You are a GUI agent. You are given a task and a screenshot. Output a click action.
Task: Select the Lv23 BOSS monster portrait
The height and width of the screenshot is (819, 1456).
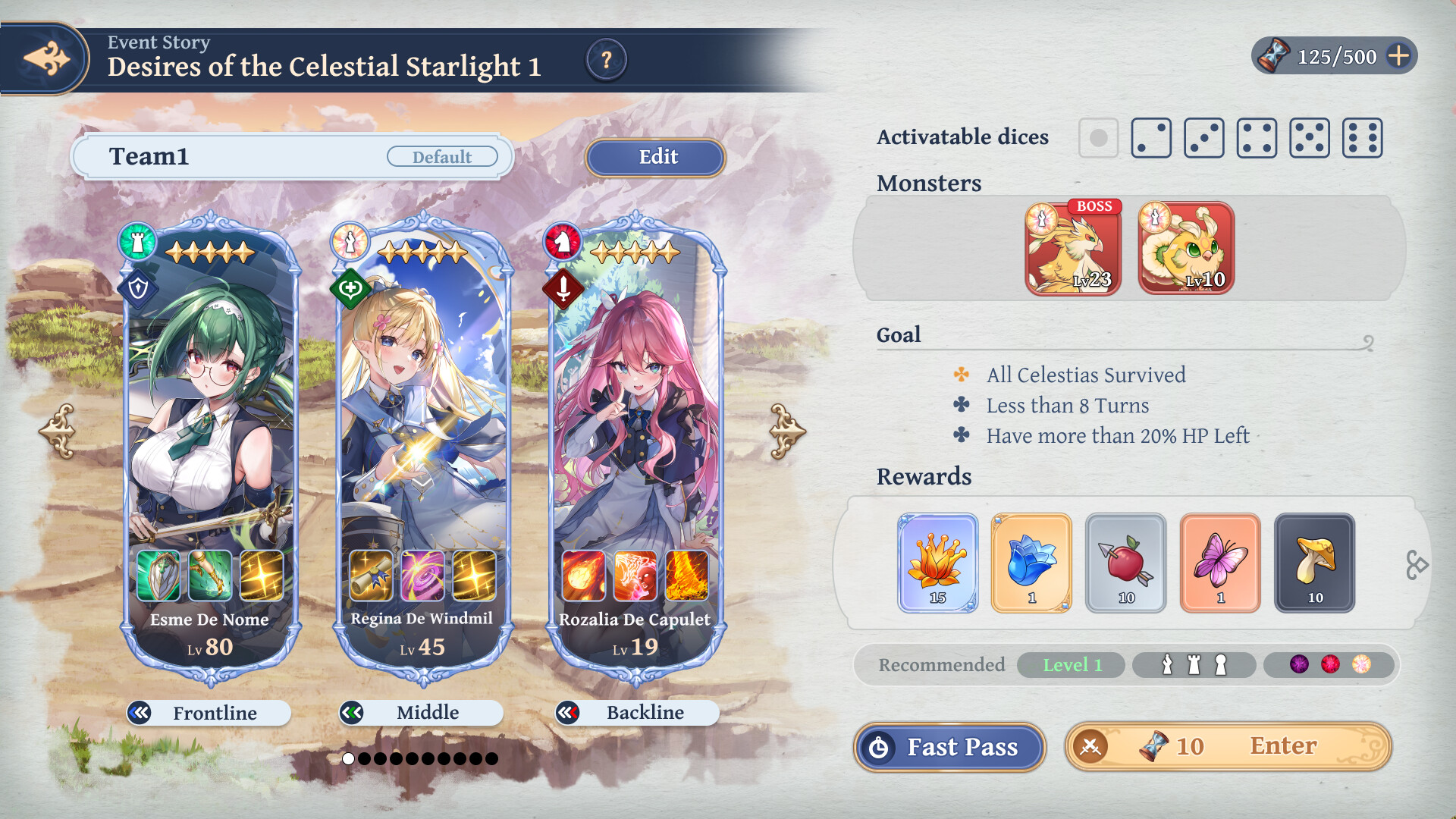[x=1072, y=248]
